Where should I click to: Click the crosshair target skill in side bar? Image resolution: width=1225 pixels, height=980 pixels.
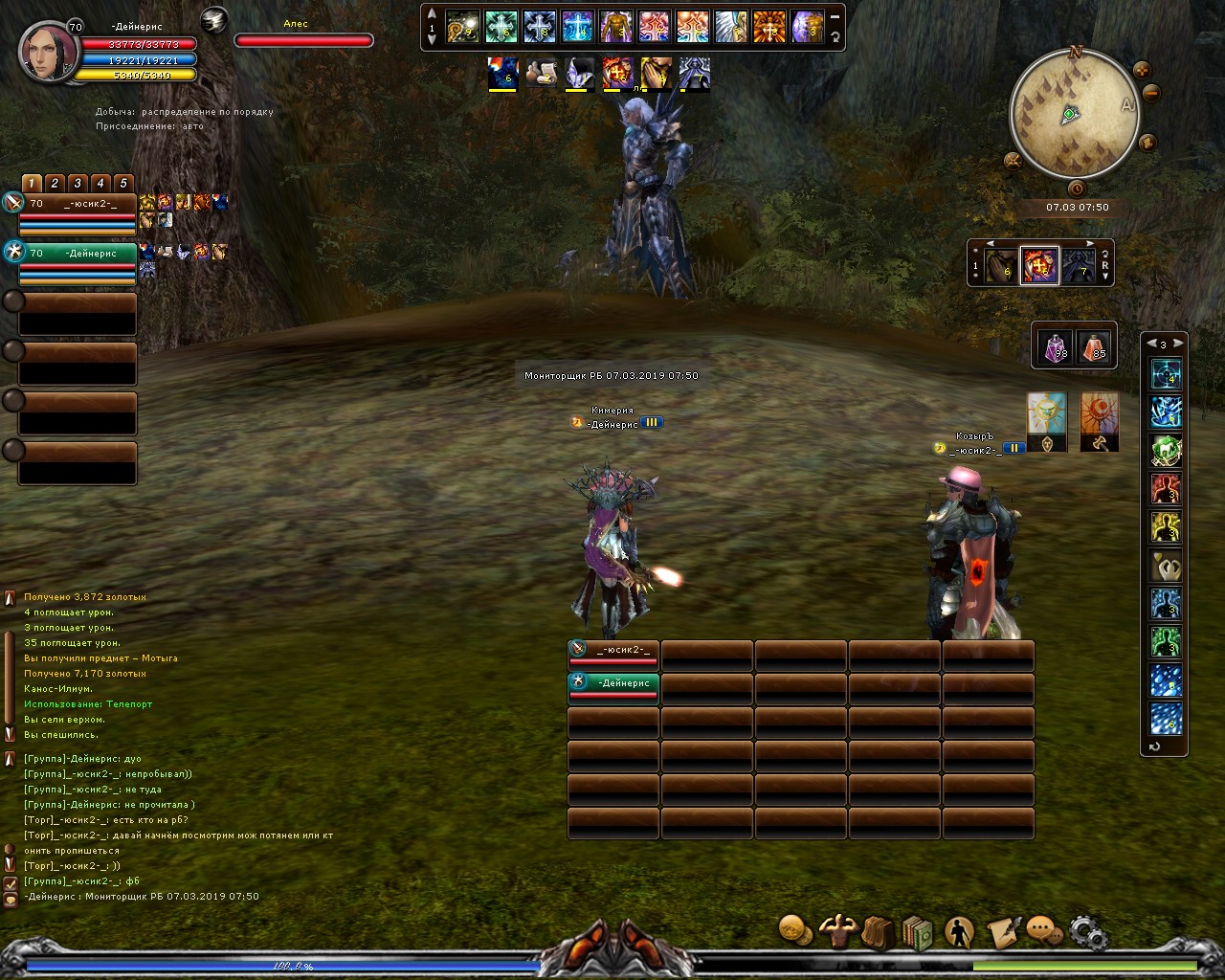pyautogui.click(x=1166, y=373)
